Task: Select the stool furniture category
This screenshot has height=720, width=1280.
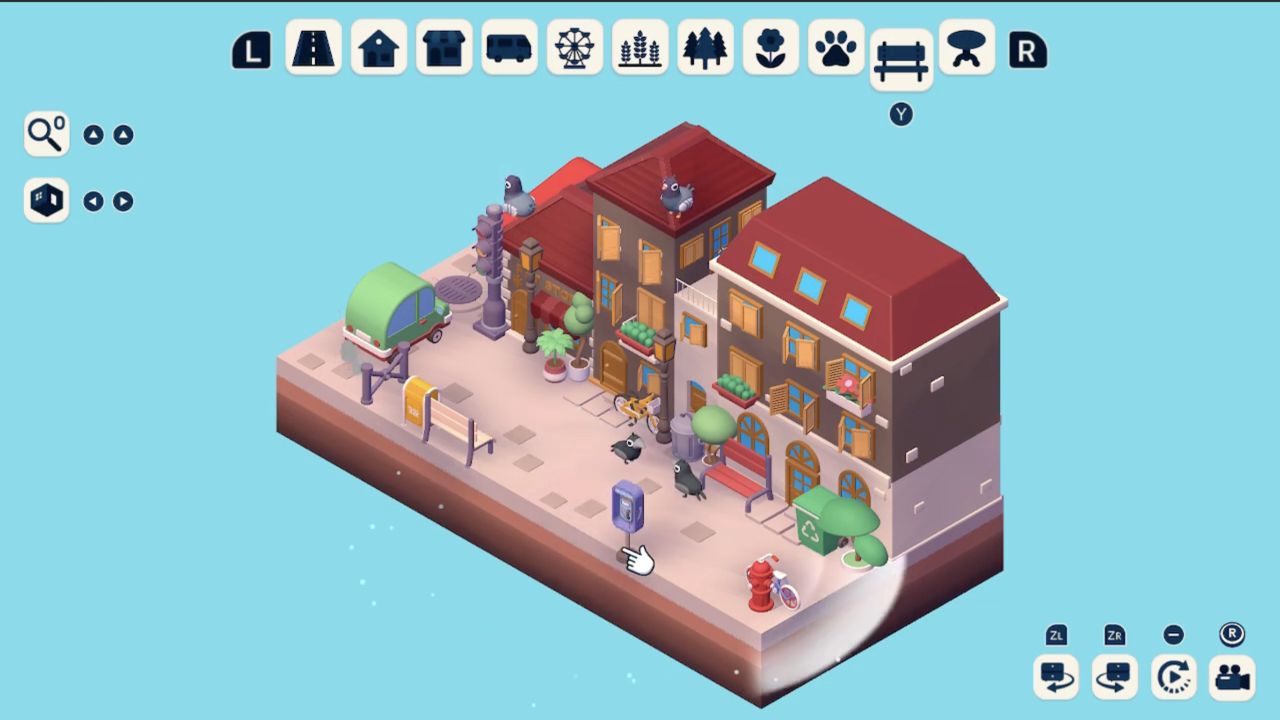Action: [x=966, y=48]
